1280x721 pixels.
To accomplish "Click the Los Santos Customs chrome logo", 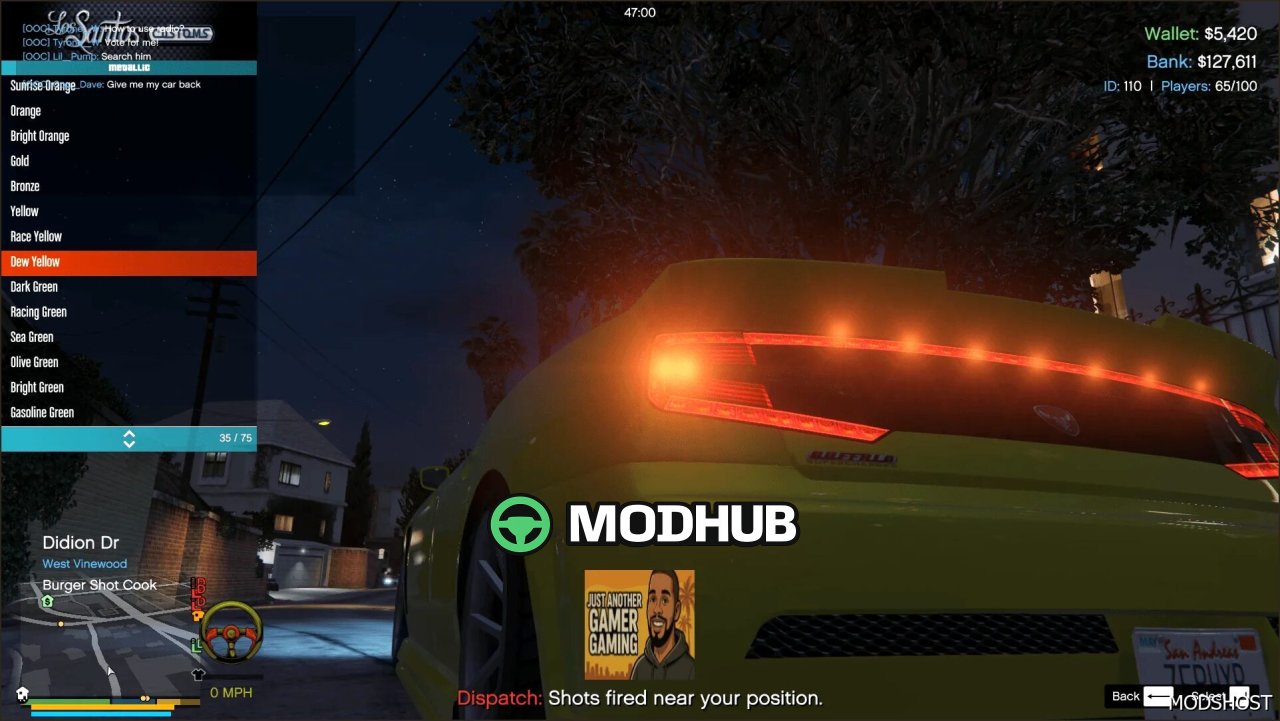I will point(122,30).
